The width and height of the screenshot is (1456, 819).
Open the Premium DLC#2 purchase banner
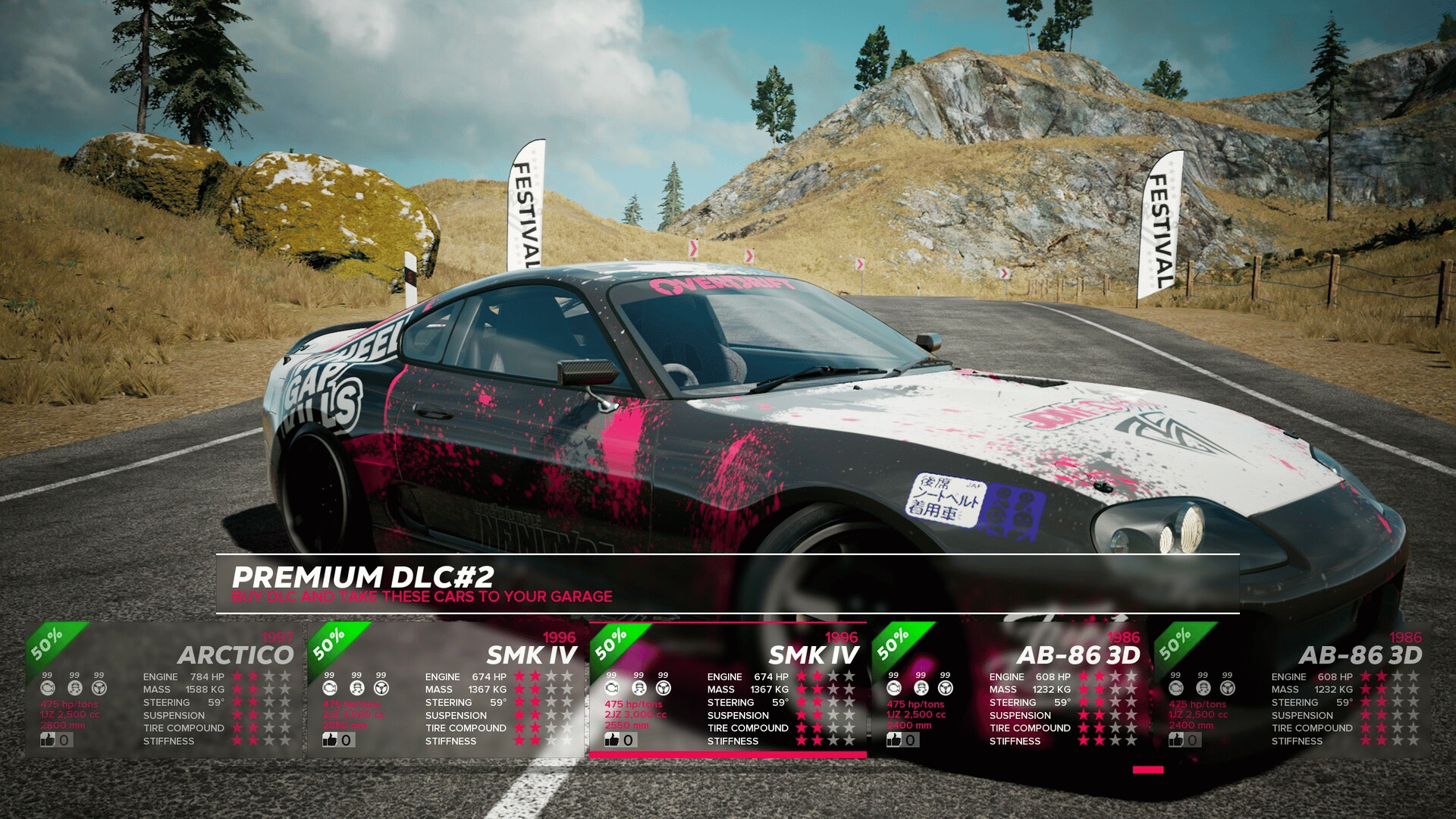[x=726, y=584]
